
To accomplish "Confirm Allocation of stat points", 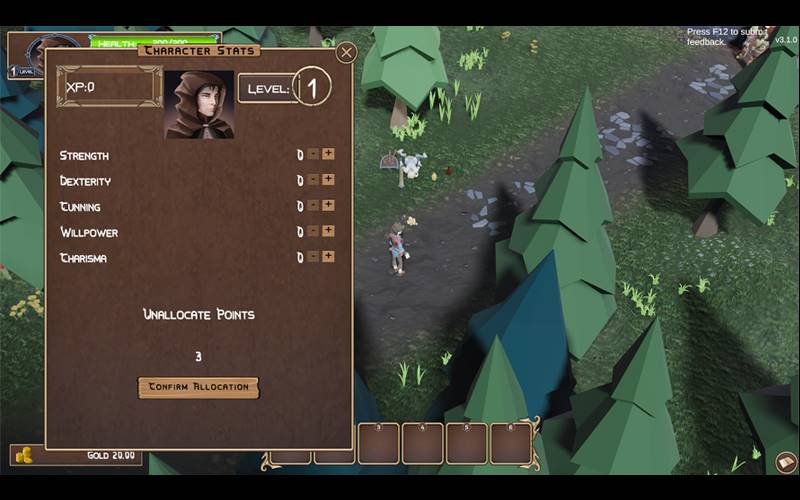I will (x=198, y=387).
